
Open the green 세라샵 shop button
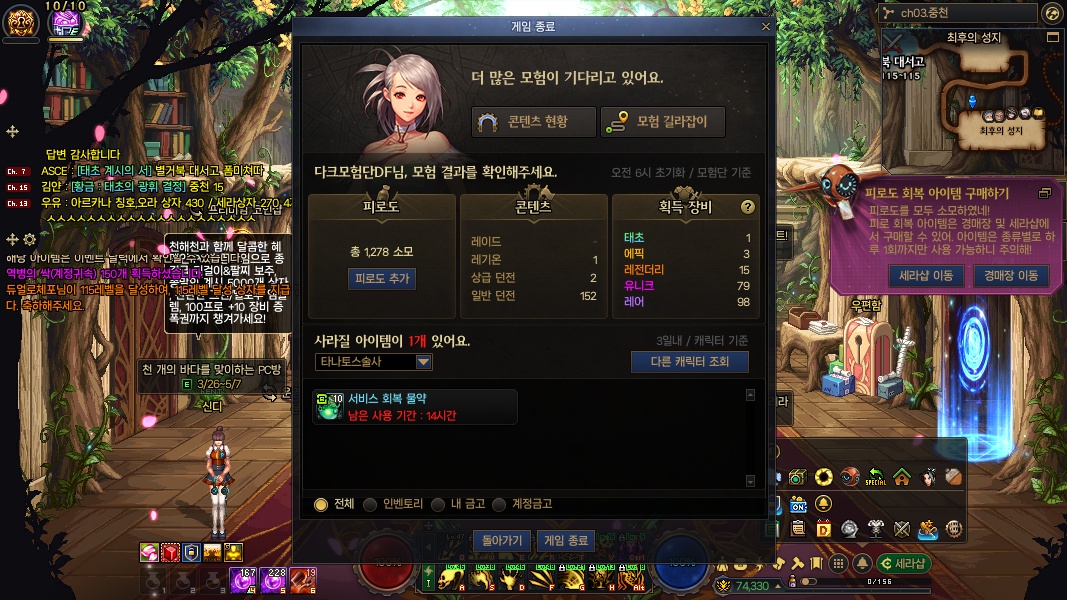point(903,563)
